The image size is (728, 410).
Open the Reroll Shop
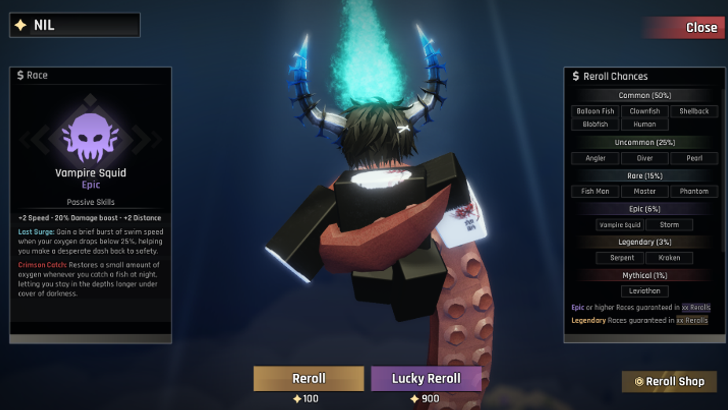669,381
